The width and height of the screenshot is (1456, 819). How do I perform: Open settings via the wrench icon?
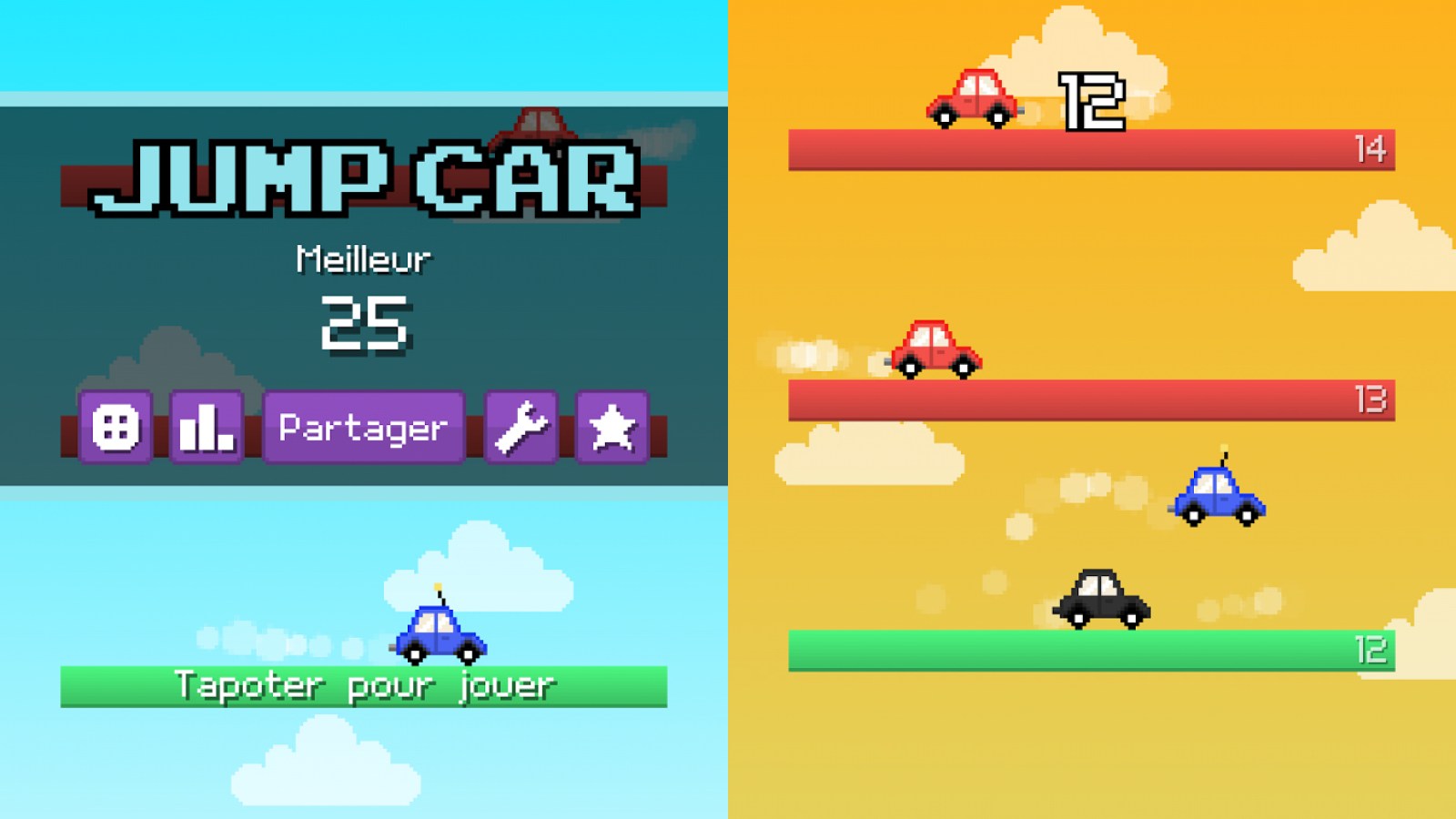pyautogui.click(x=521, y=428)
